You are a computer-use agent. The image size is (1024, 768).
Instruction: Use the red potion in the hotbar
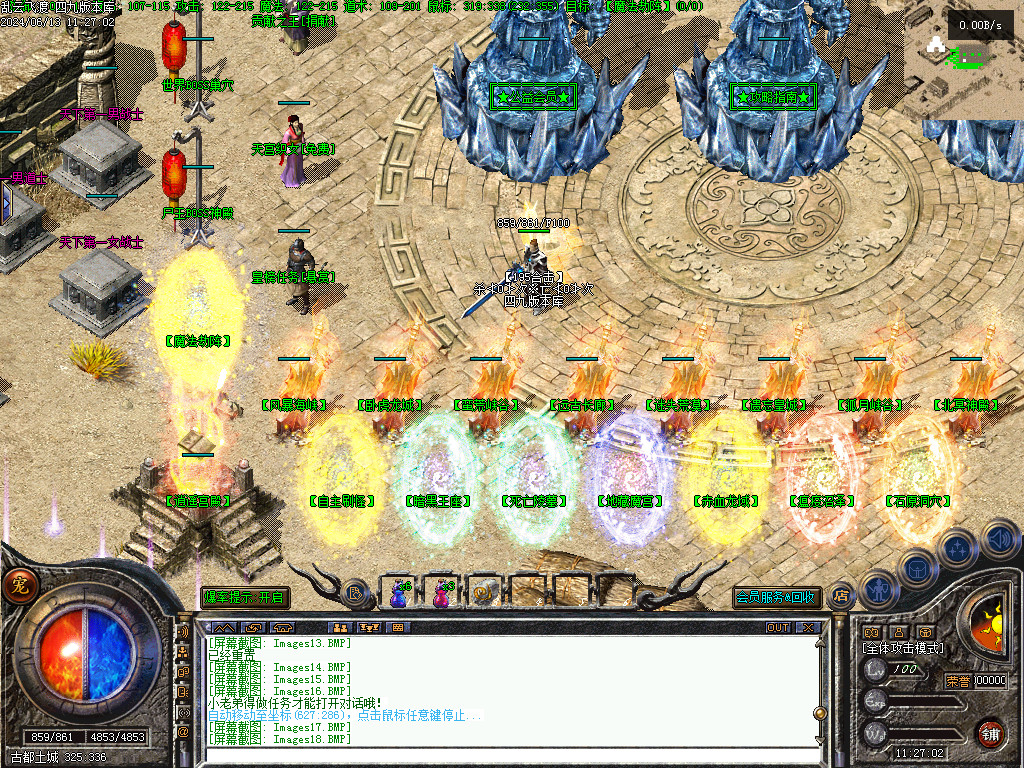441,593
